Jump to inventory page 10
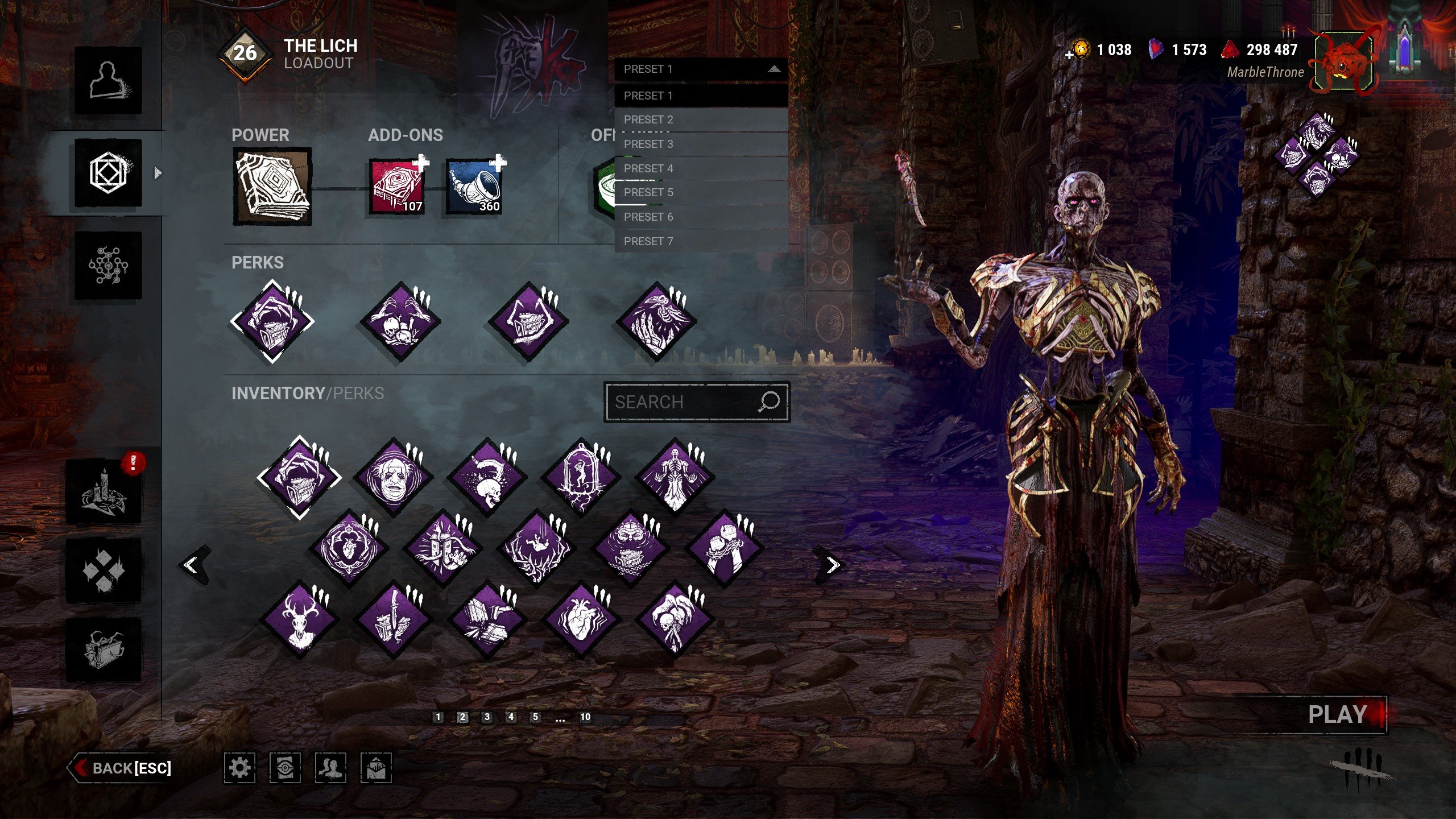 click(x=585, y=717)
